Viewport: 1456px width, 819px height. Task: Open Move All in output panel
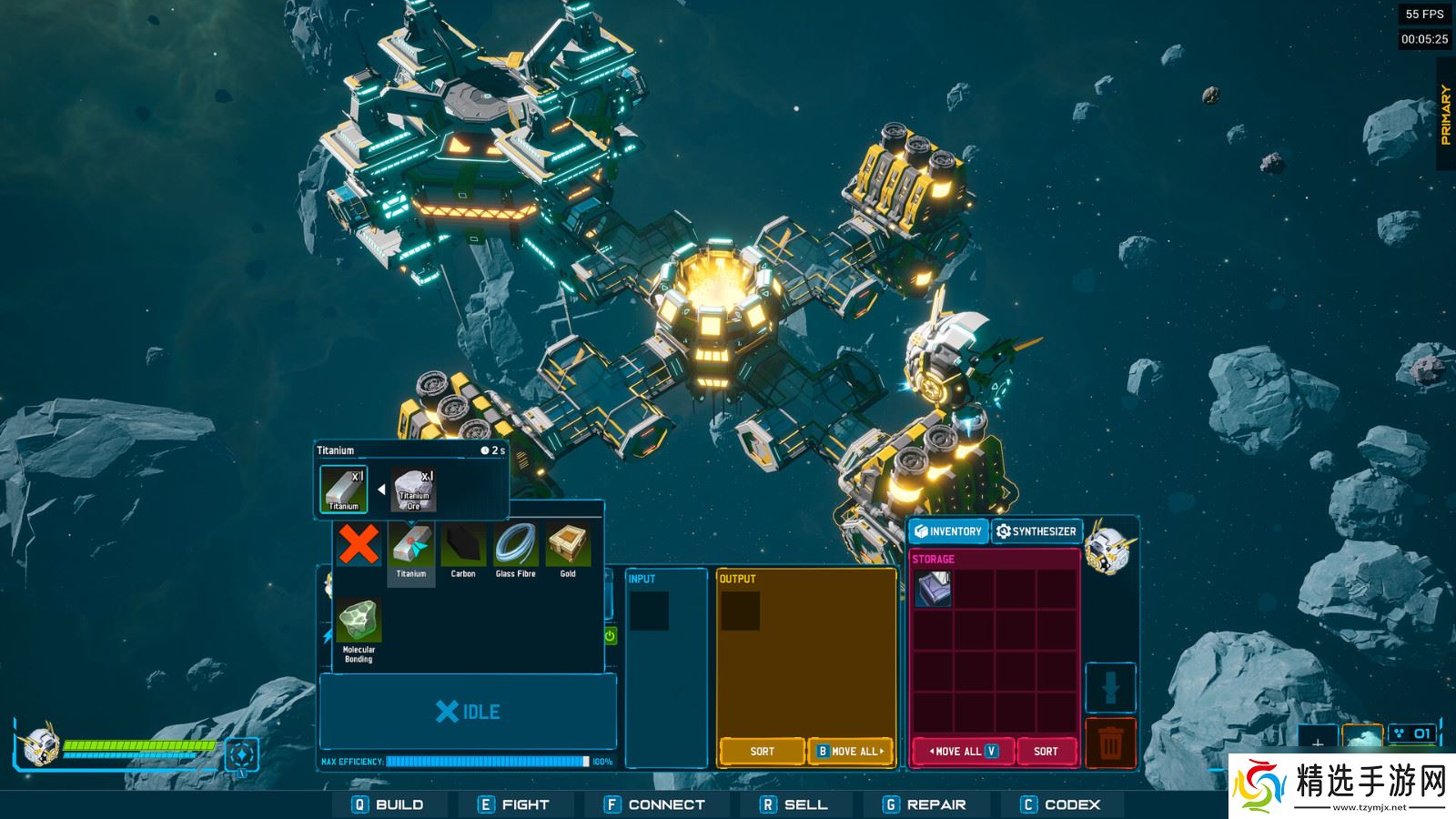(x=852, y=751)
